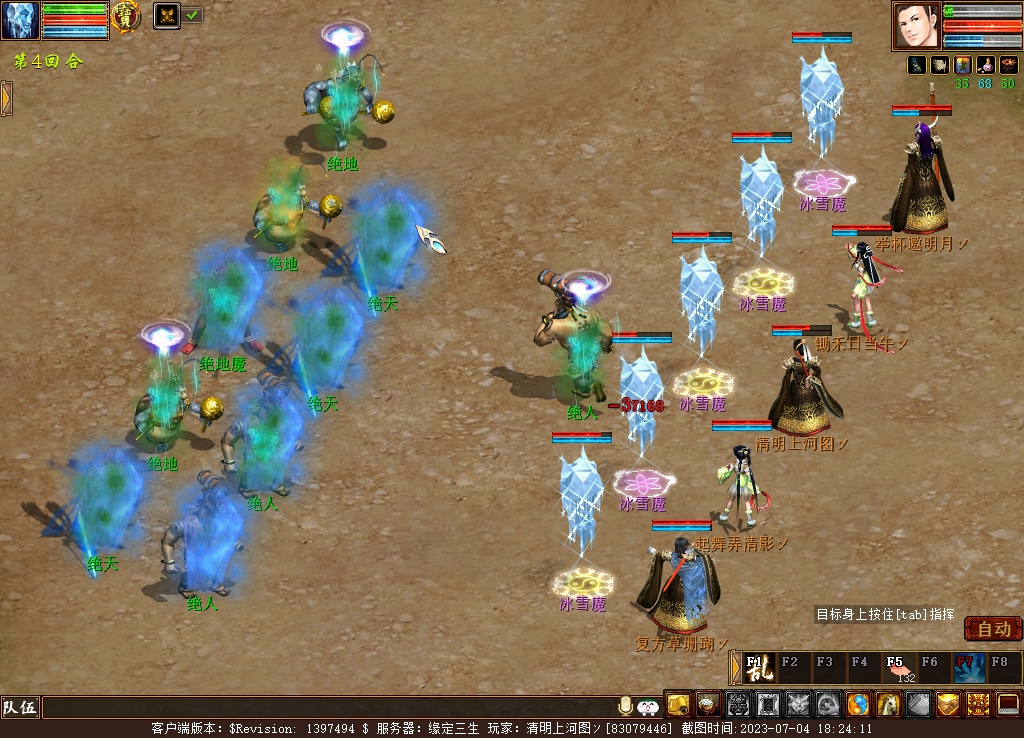1024x738 pixels.
Task: Open the 队伍 team chat channel
Action: [x=19, y=708]
